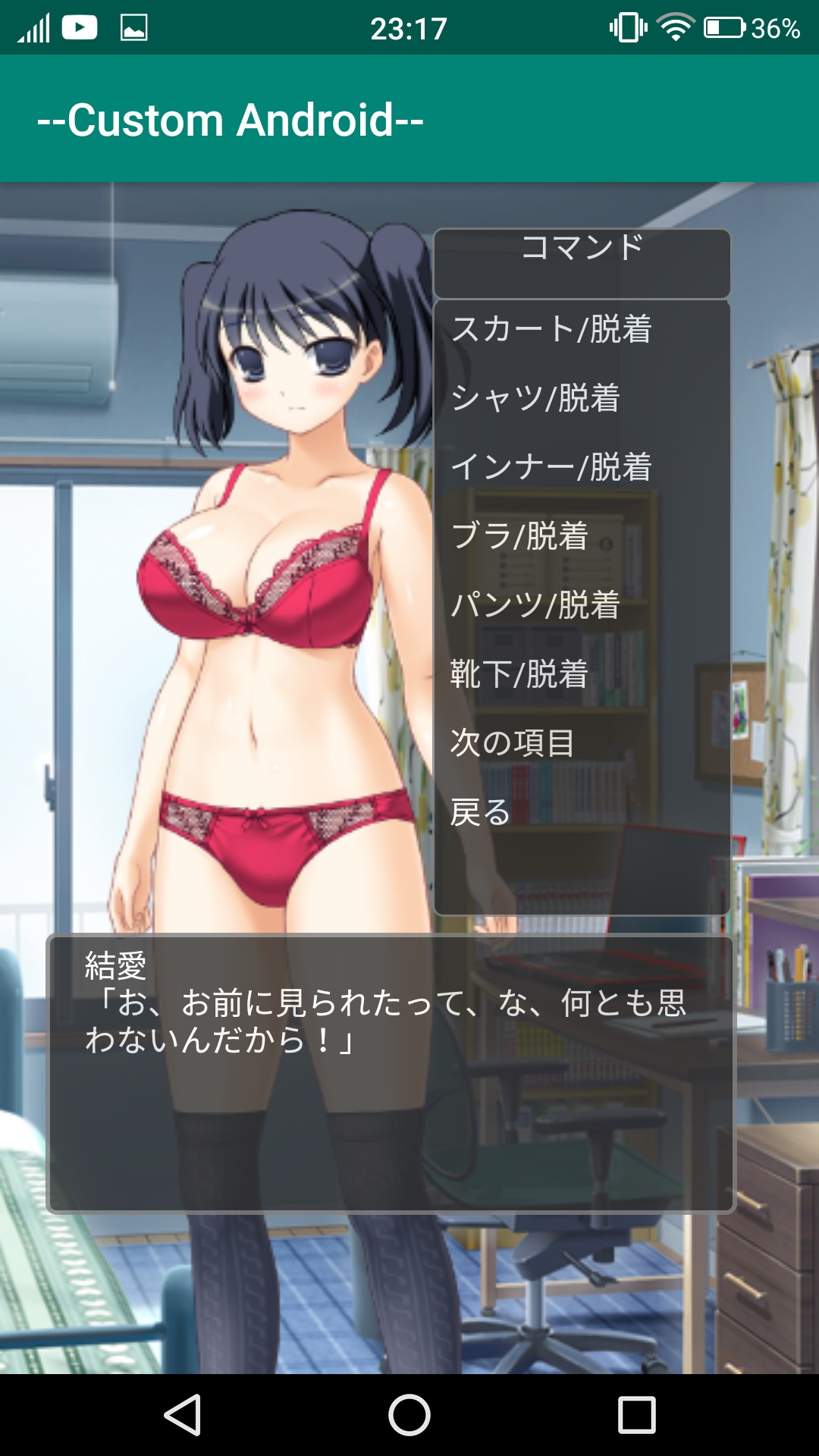Tap the Android back navigation button

coord(183,1415)
